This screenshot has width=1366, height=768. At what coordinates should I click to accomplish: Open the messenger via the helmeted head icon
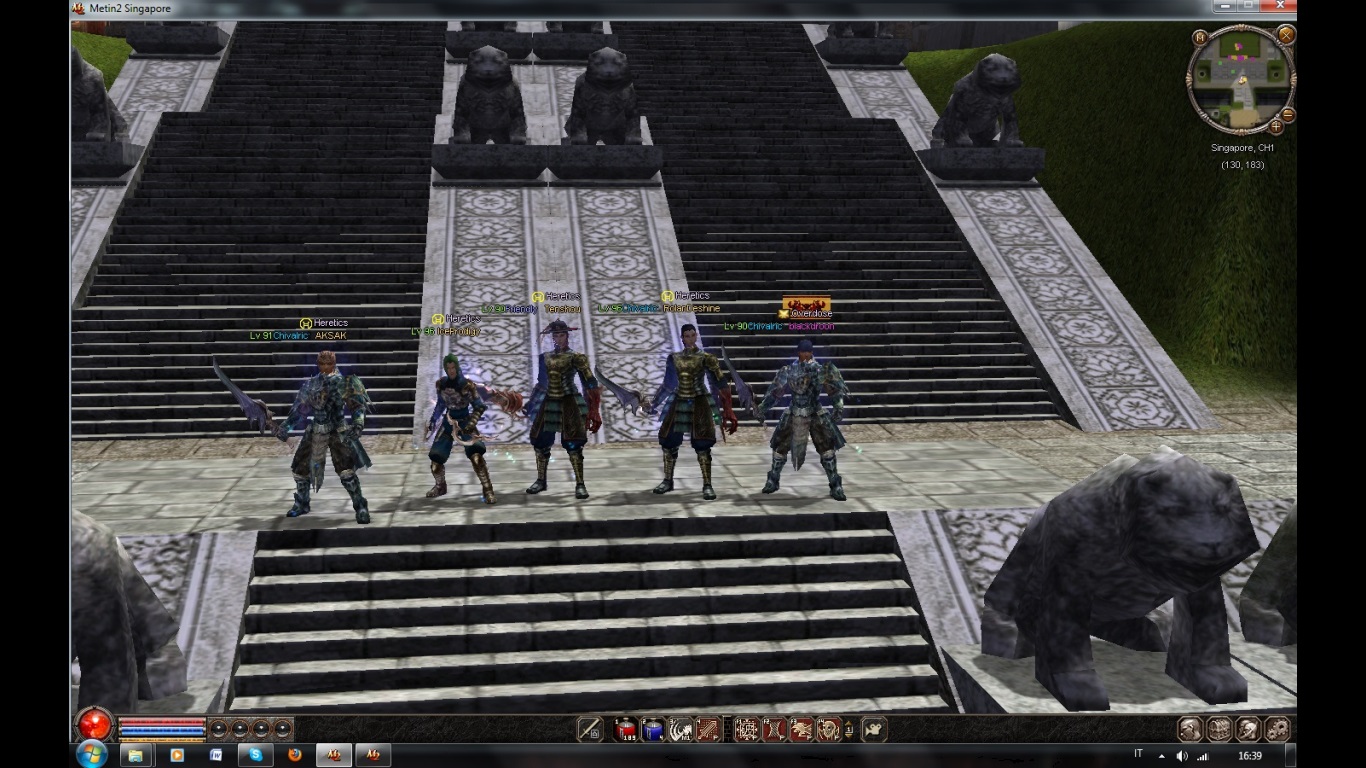click(x=1247, y=729)
